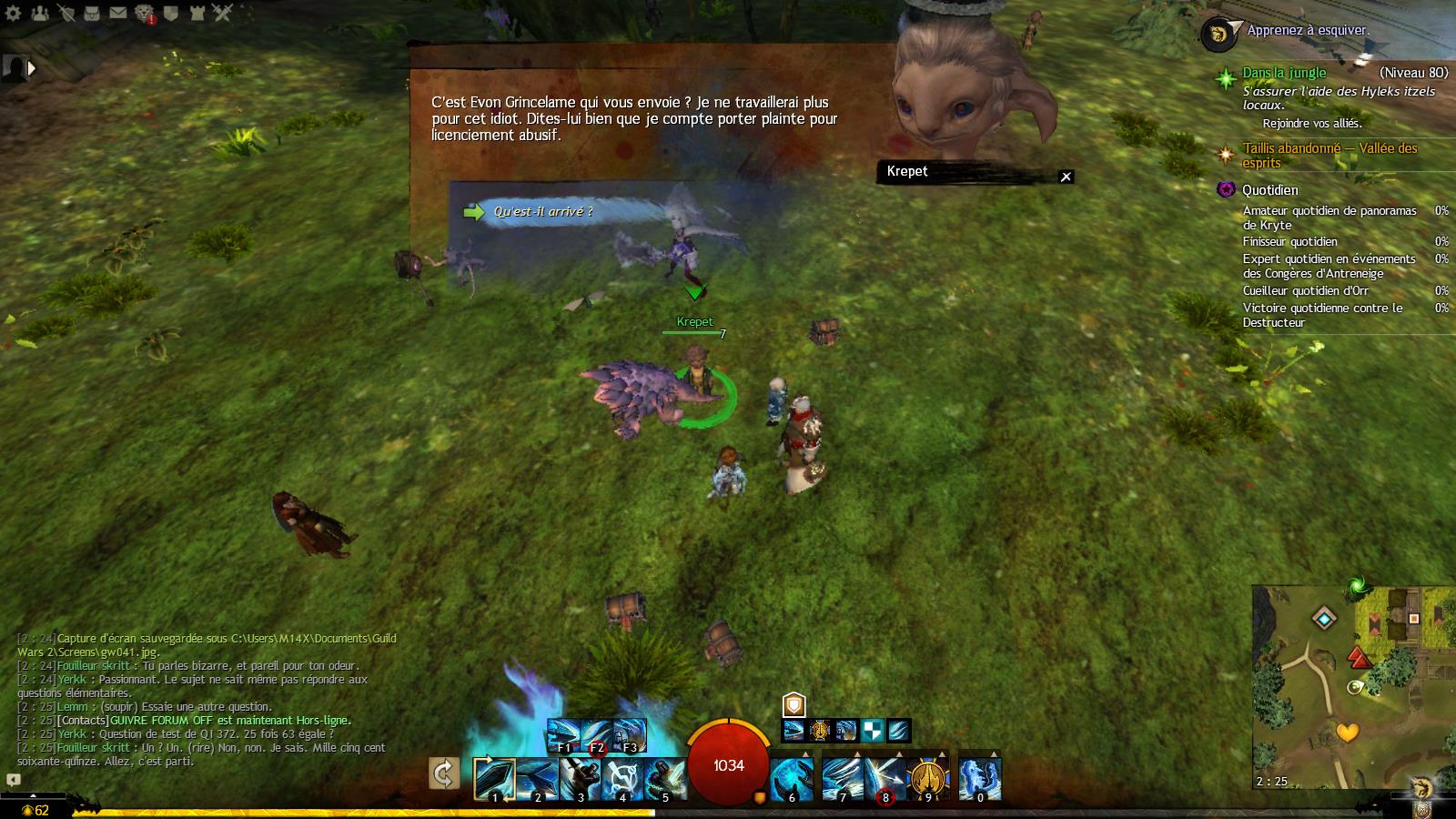The image size is (1456, 819).
Task: Use the healing skill in slot 6
Action: [x=792, y=779]
